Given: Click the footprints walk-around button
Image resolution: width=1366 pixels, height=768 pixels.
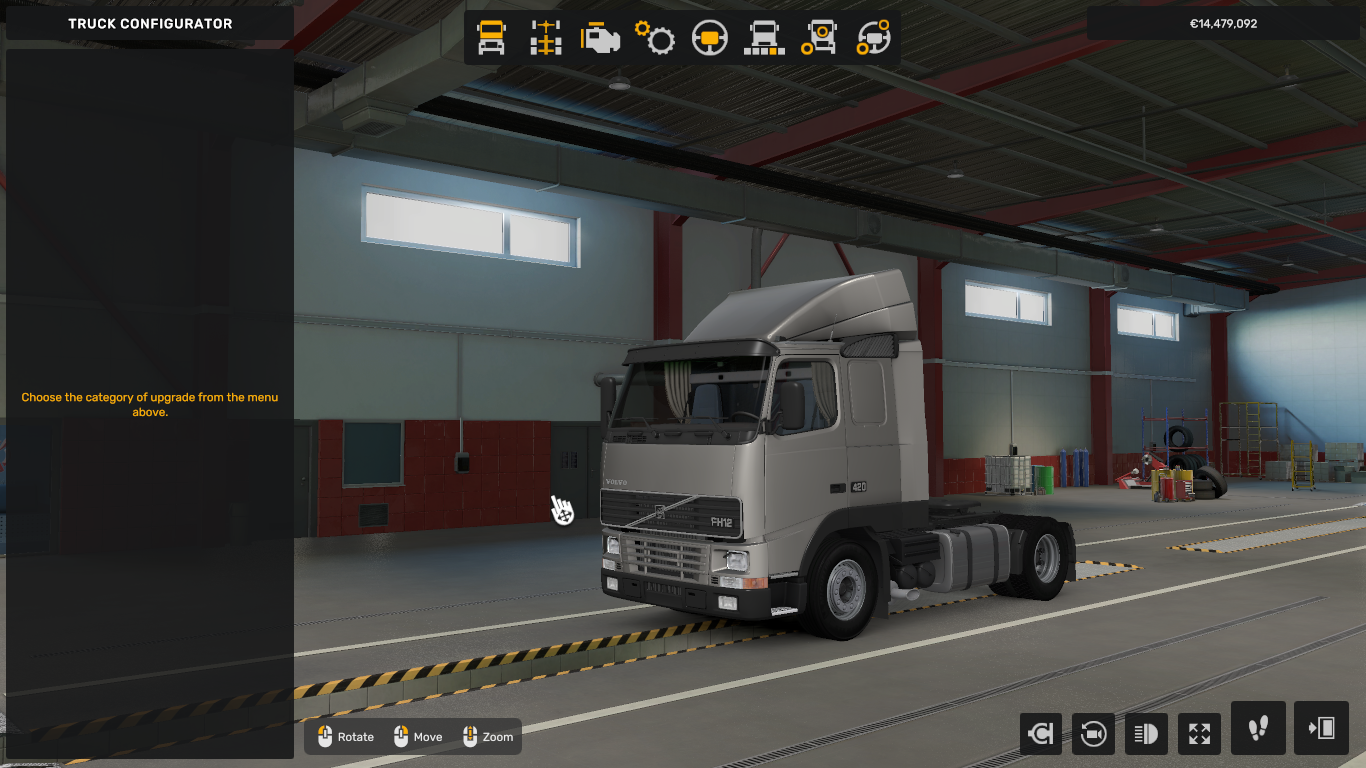Looking at the screenshot, I should point(1258,728).
